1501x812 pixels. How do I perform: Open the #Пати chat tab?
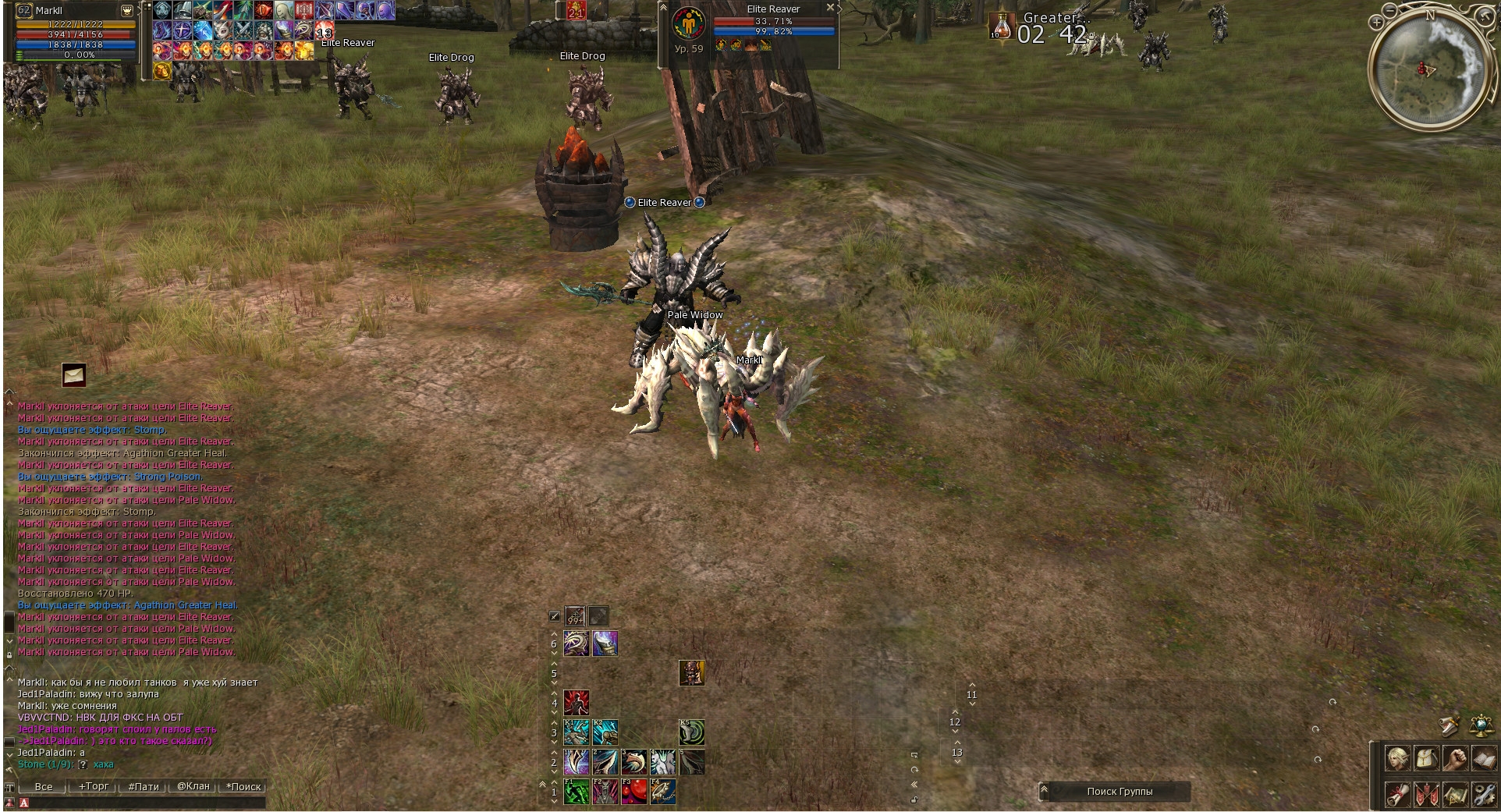(144, 786)
